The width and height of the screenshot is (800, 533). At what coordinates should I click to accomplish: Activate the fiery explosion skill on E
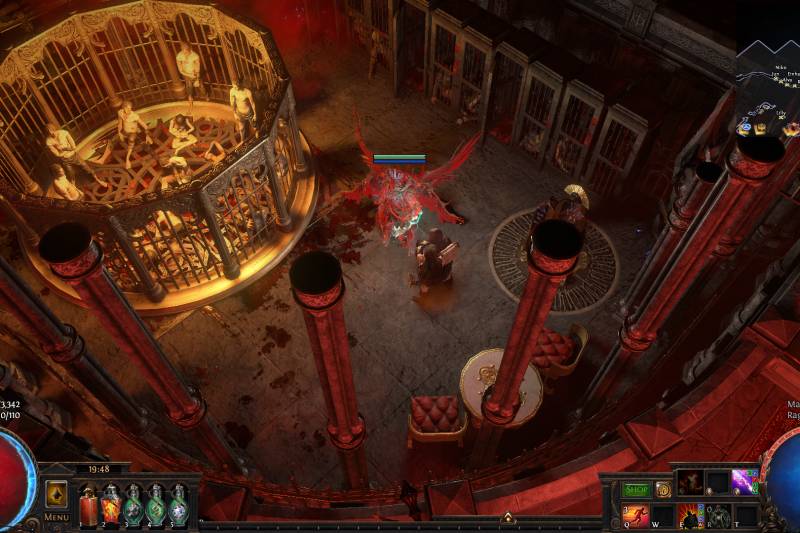[691, 515]
